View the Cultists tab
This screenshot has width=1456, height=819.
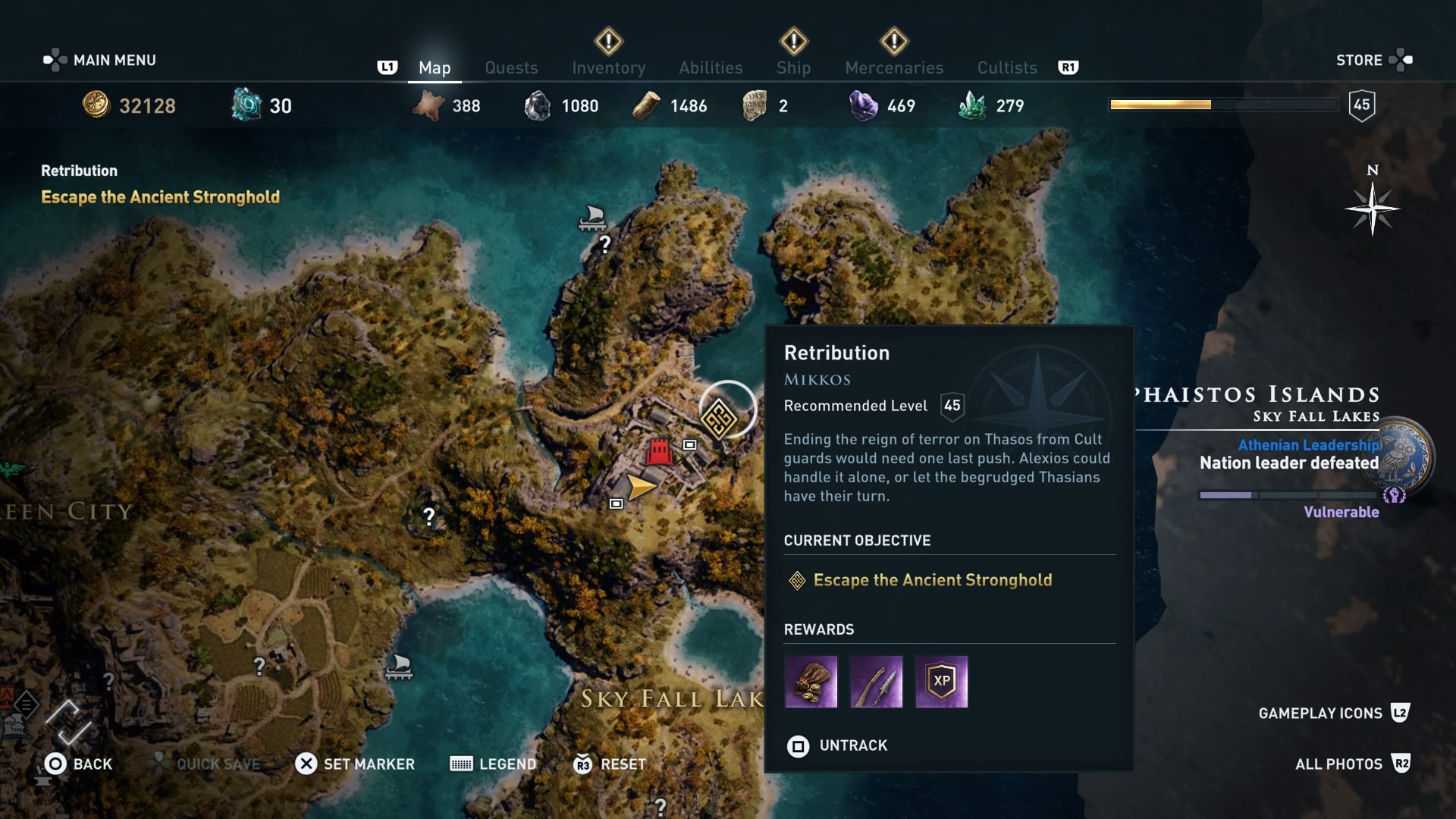point(1007,67)
